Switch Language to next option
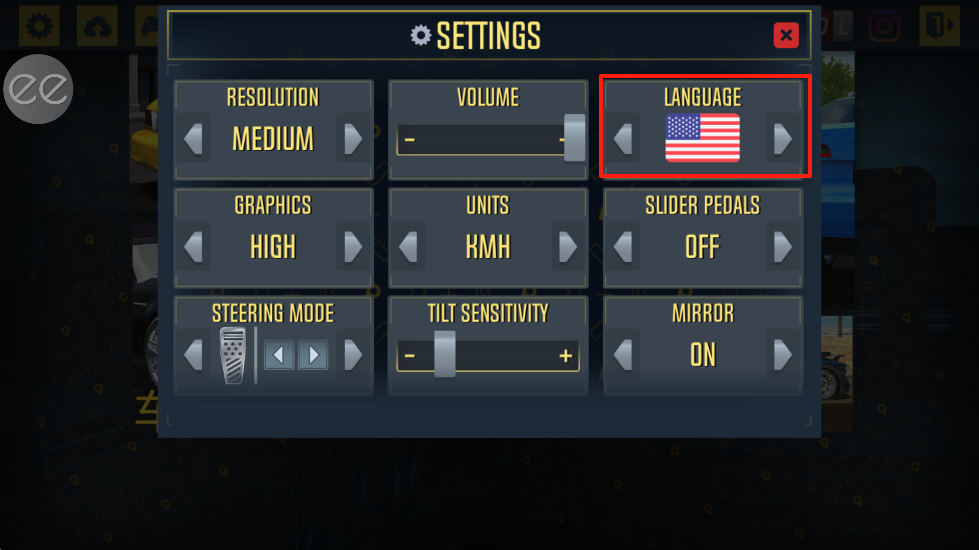The width and height of the screenshot is (979, 550). [x=782, y=138]
